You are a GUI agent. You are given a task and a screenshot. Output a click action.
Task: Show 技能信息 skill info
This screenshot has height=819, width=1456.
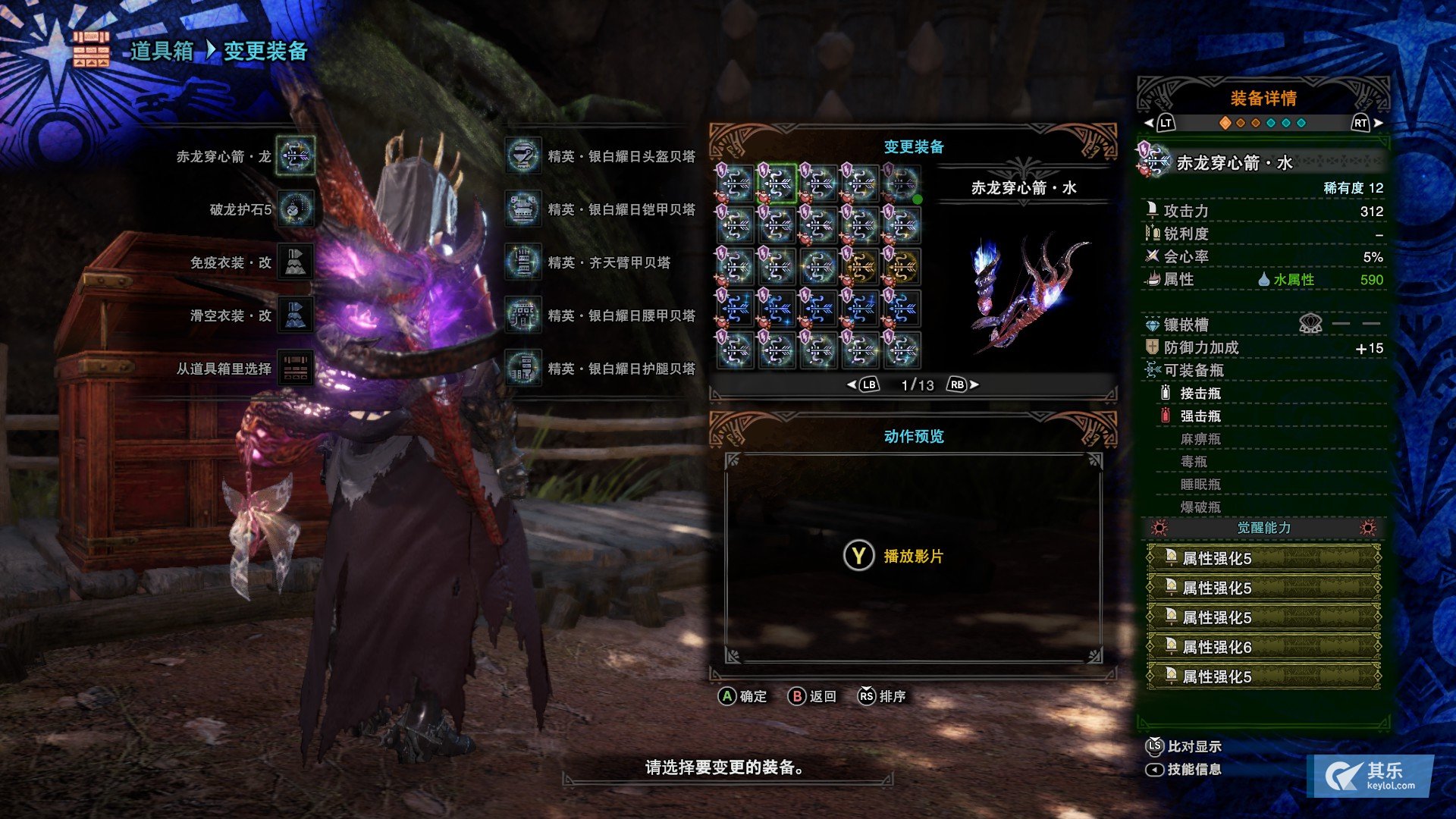tap(1184, 769)
